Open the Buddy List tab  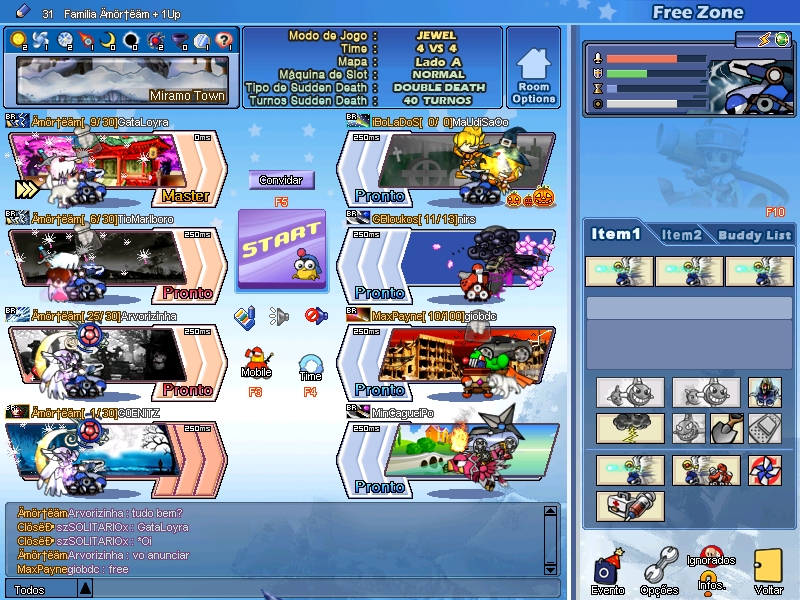click(x=754, y=235)
